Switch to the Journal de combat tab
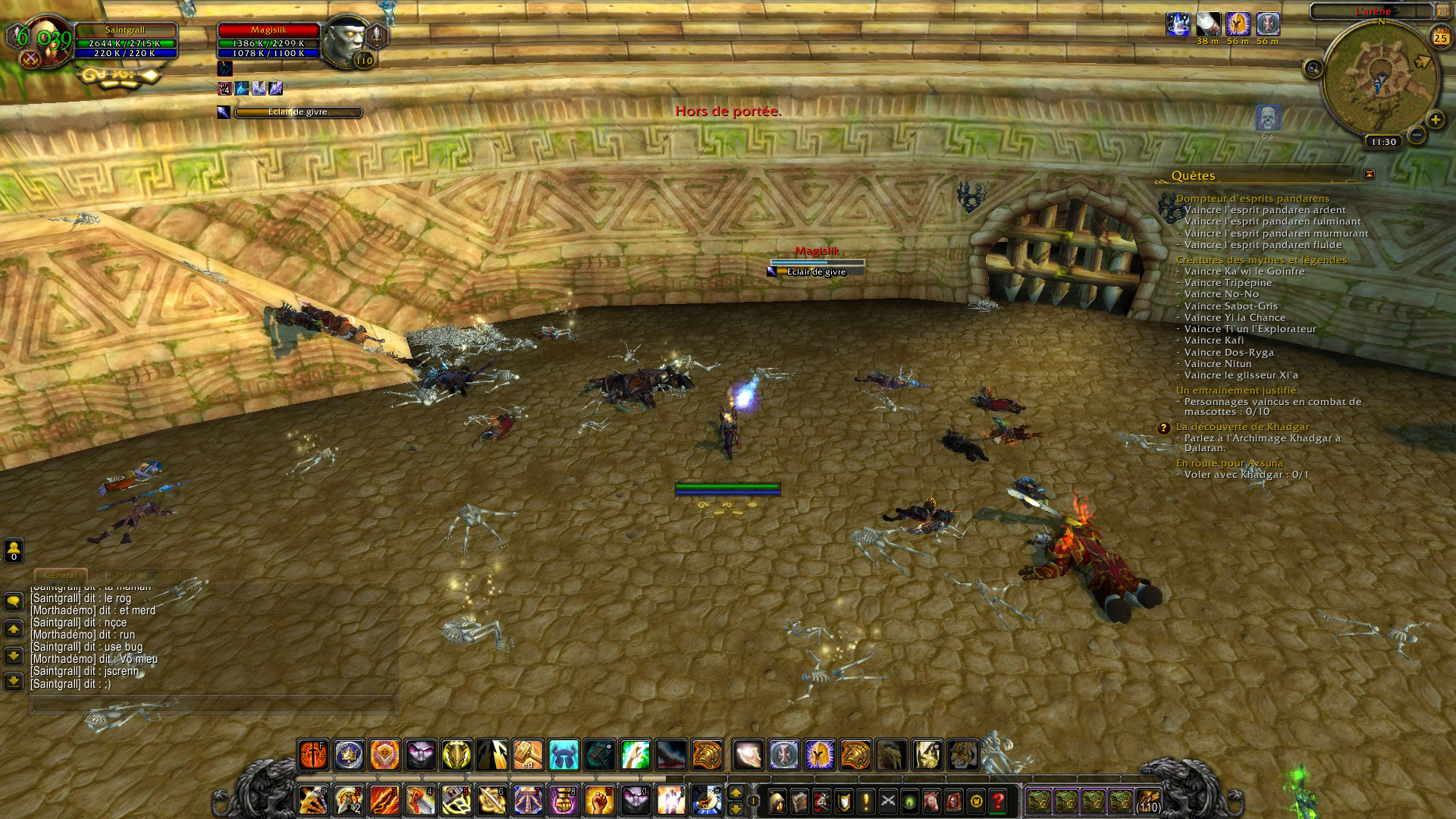 click(144, 576)
